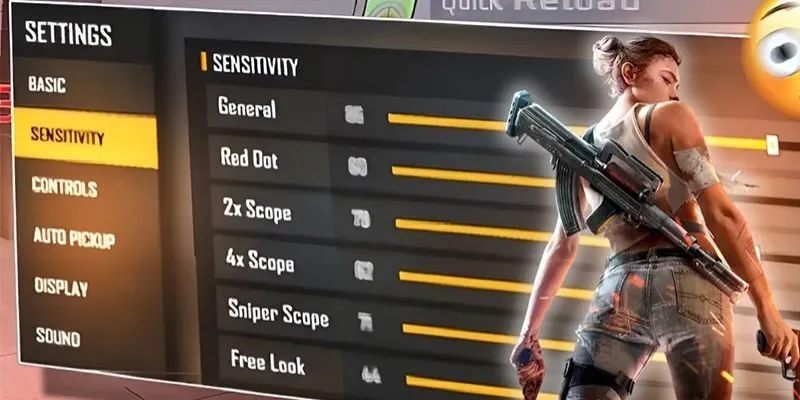
Task: Go to the Sound settings
Action: coord(57,336)
